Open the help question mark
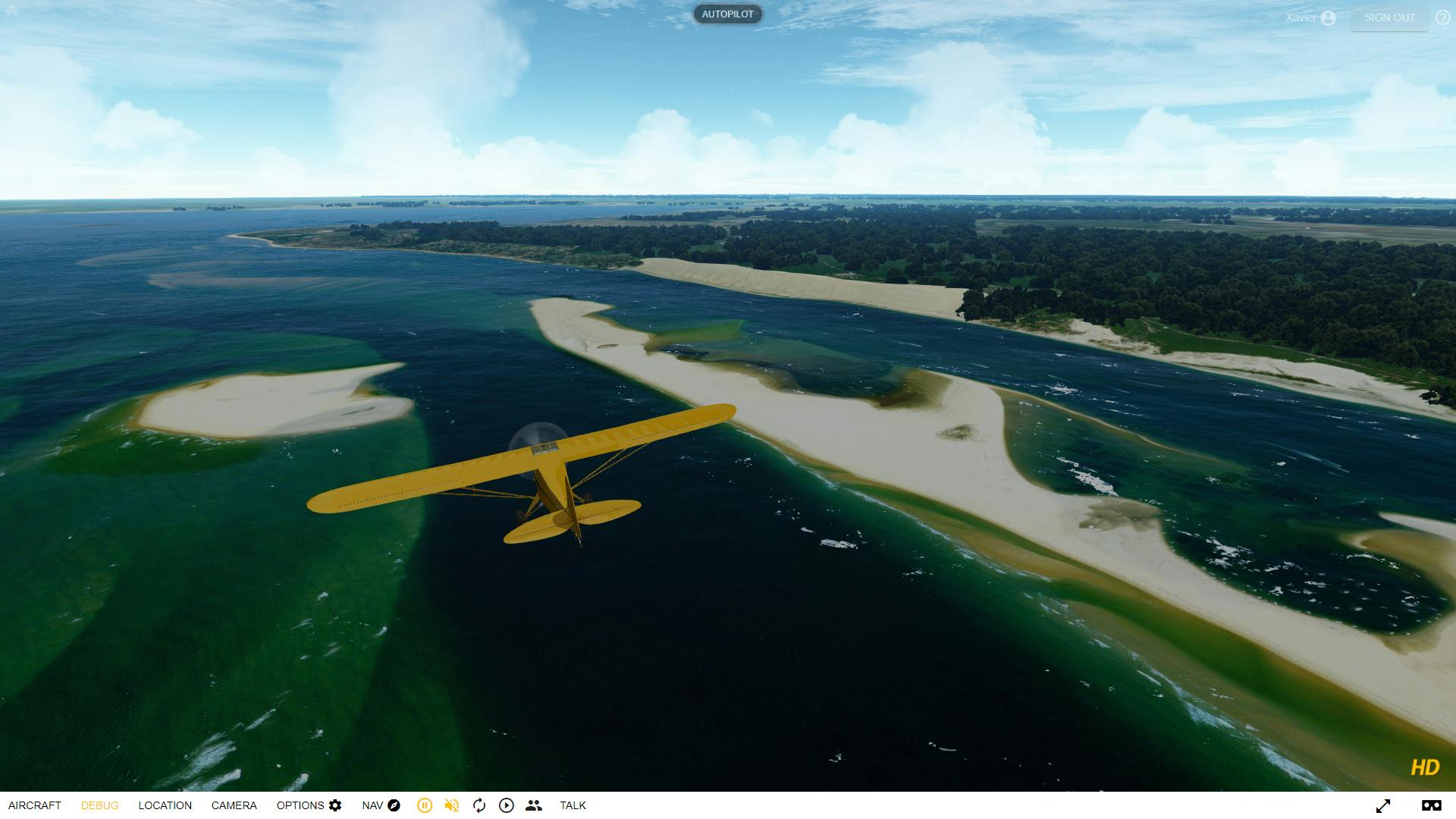 coord(1443,15)
